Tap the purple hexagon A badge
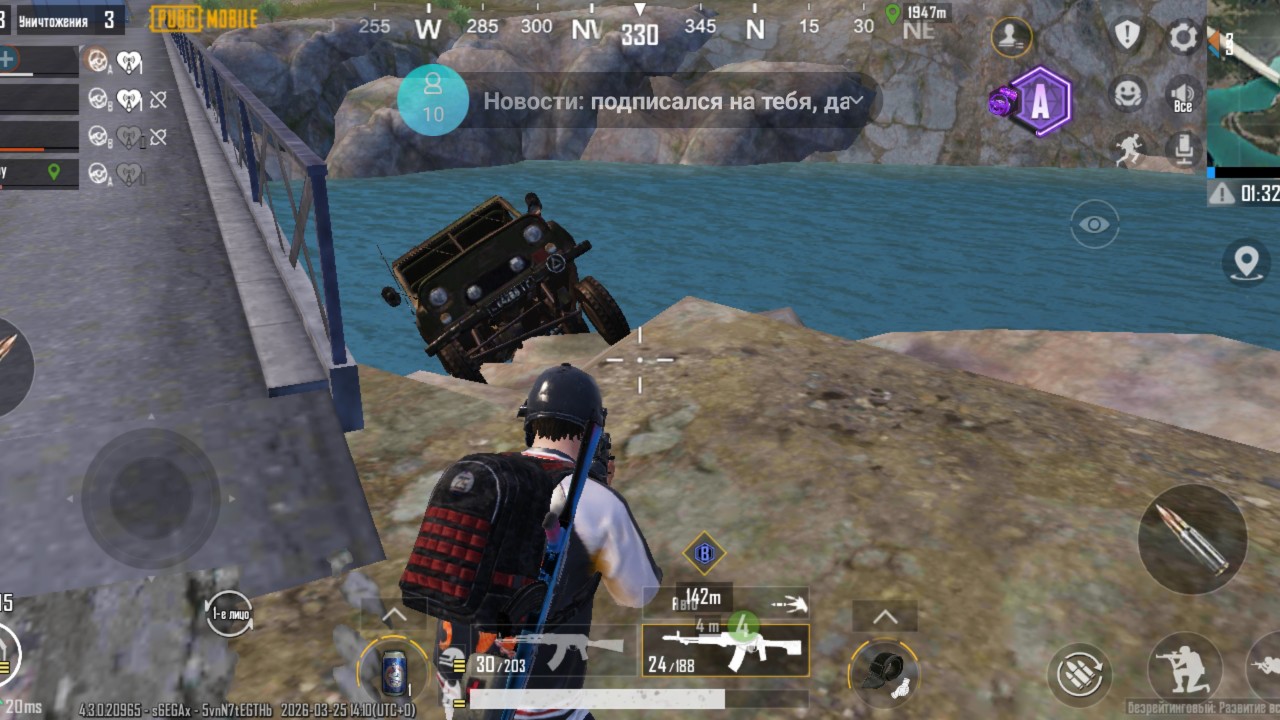 [1040, 101]
